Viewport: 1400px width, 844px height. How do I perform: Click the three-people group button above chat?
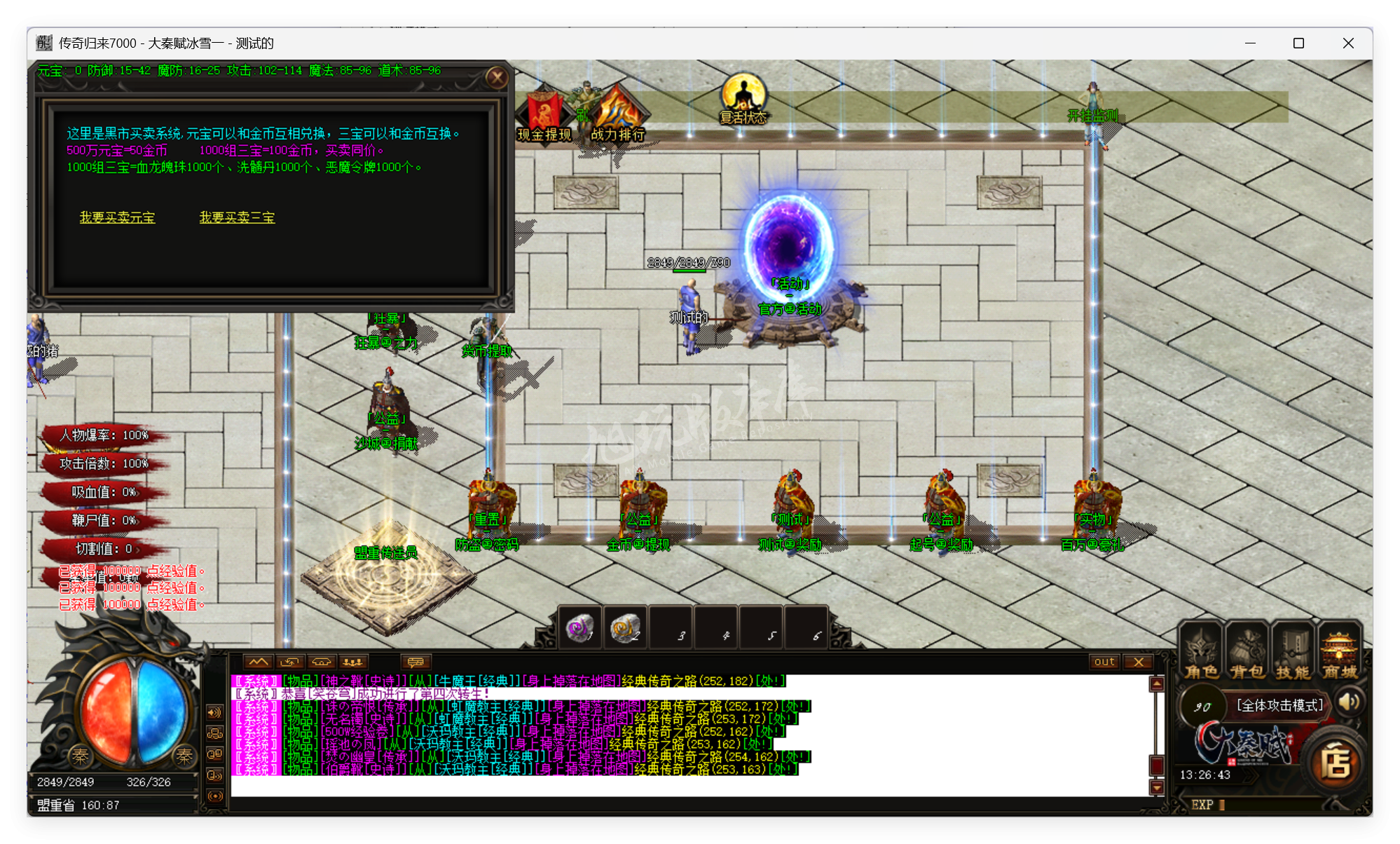[352, 662]
